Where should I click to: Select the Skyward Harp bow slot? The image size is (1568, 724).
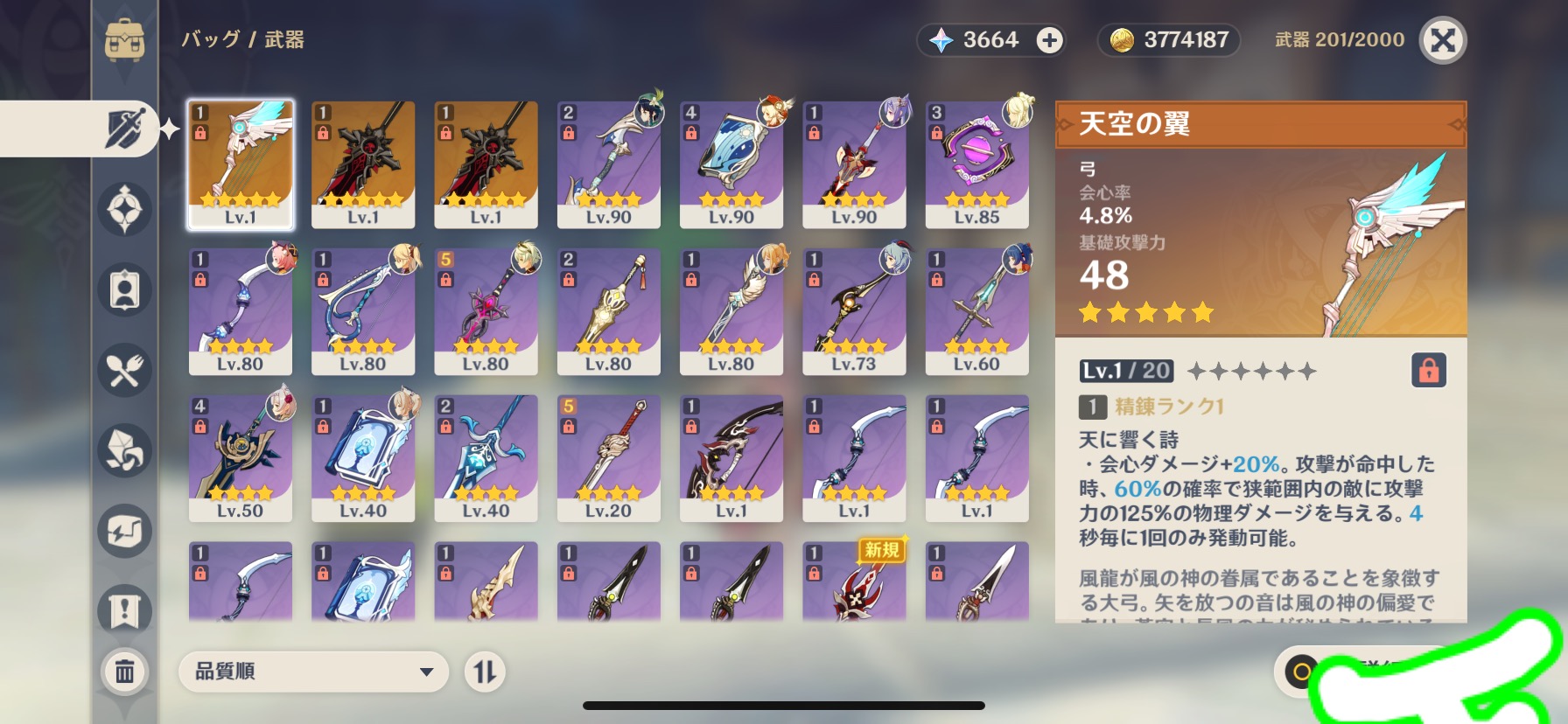click(241, 164)
